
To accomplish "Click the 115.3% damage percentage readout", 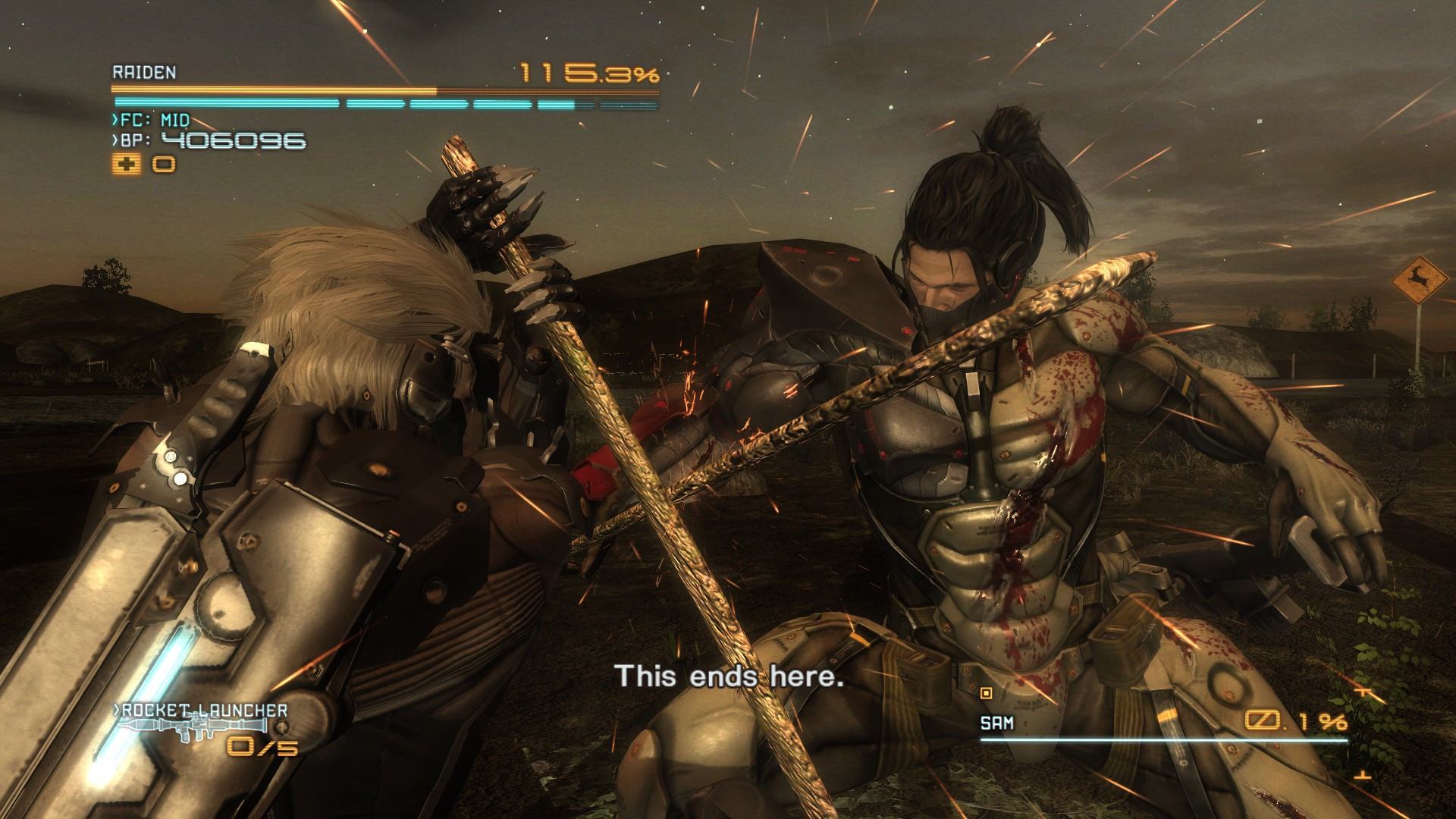I will point(588,74).
